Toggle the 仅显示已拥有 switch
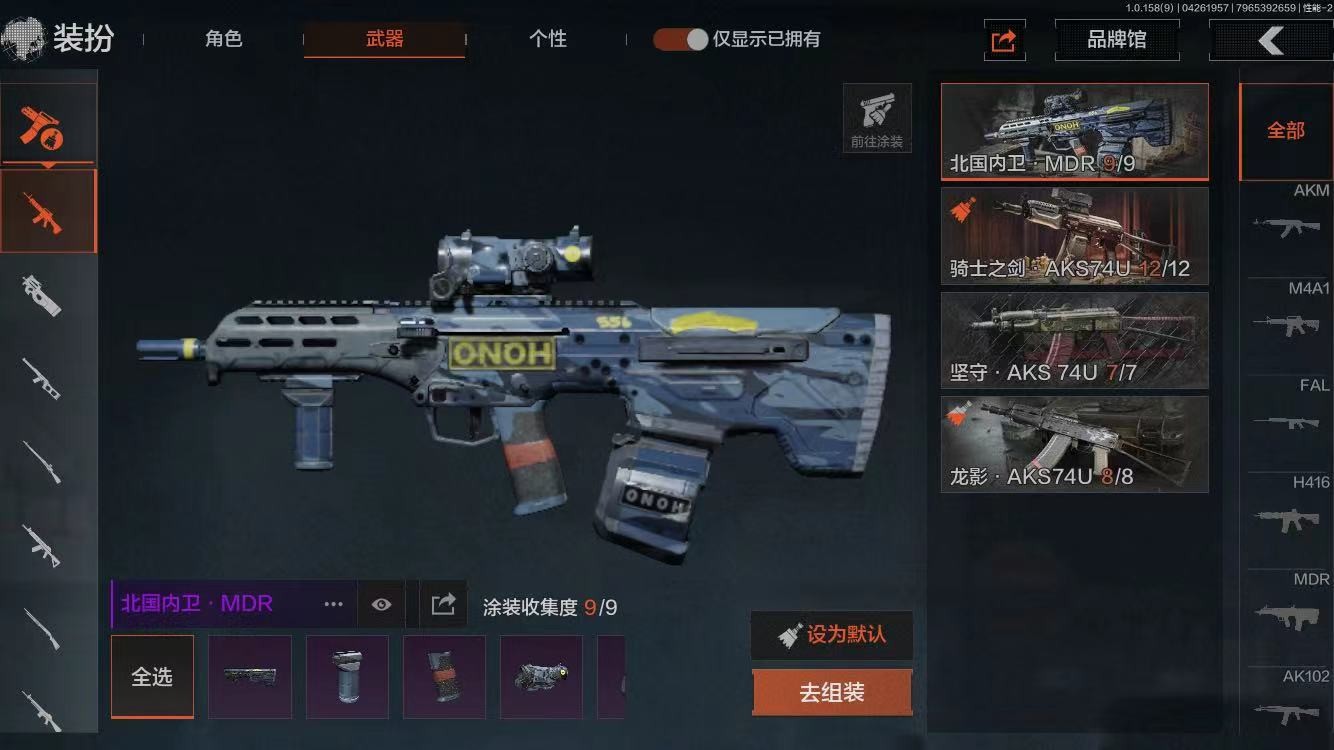 click(681, 40)
